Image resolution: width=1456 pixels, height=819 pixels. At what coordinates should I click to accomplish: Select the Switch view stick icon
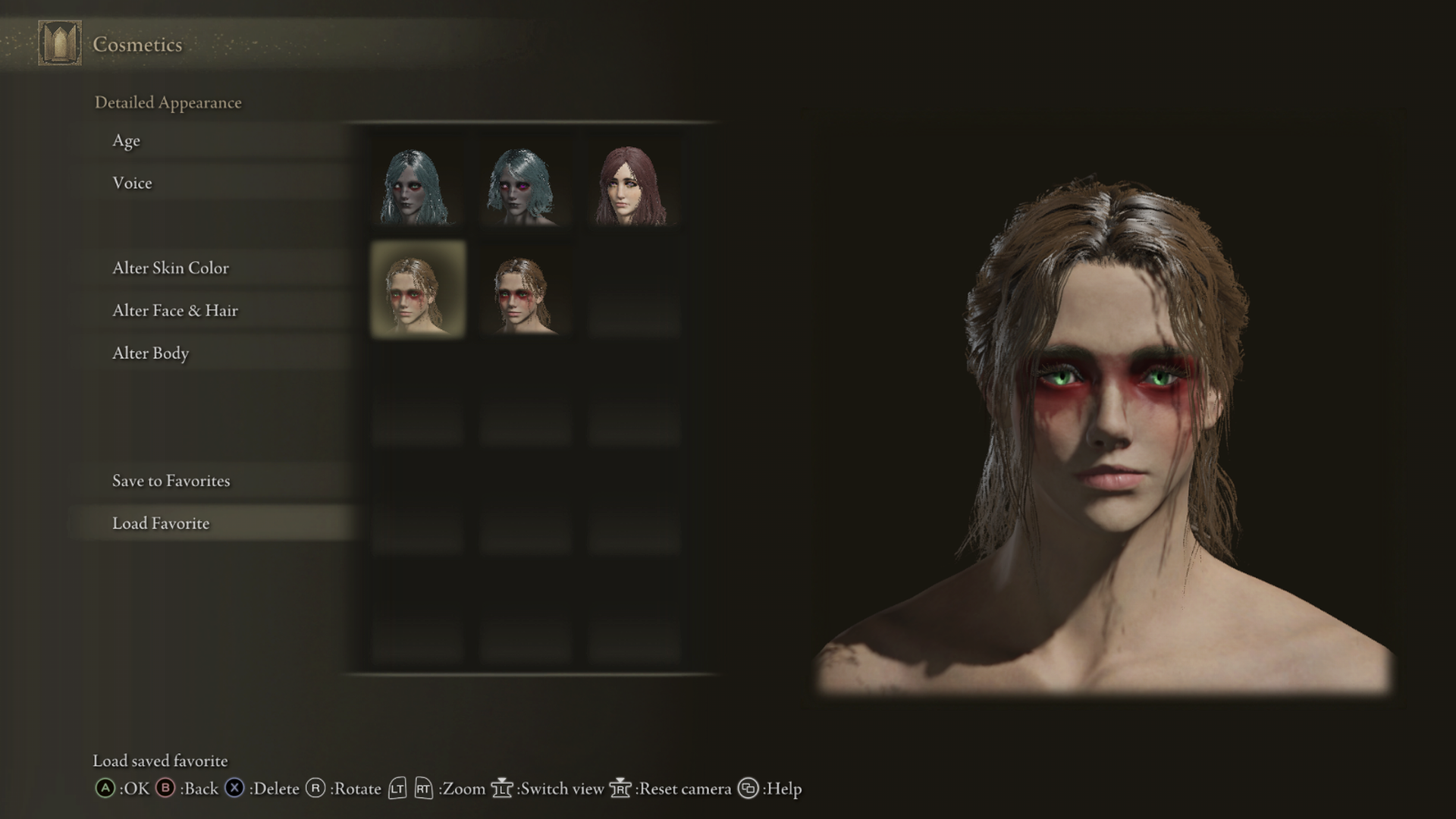click(x=503, y=789)
